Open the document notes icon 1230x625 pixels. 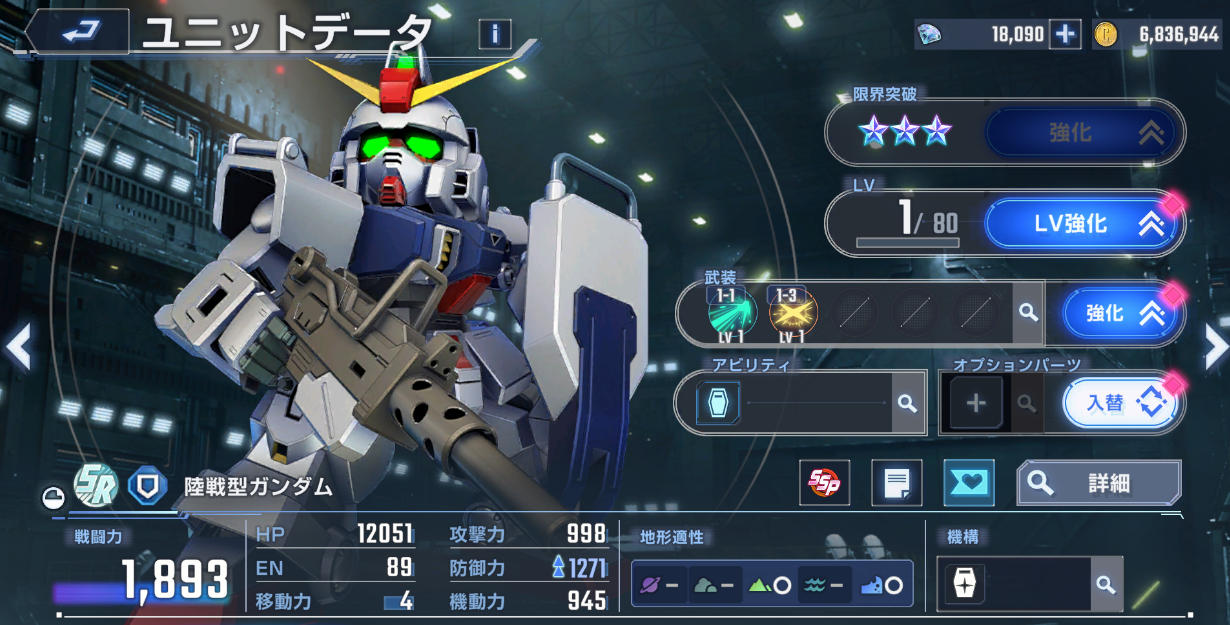coord(896,484)
